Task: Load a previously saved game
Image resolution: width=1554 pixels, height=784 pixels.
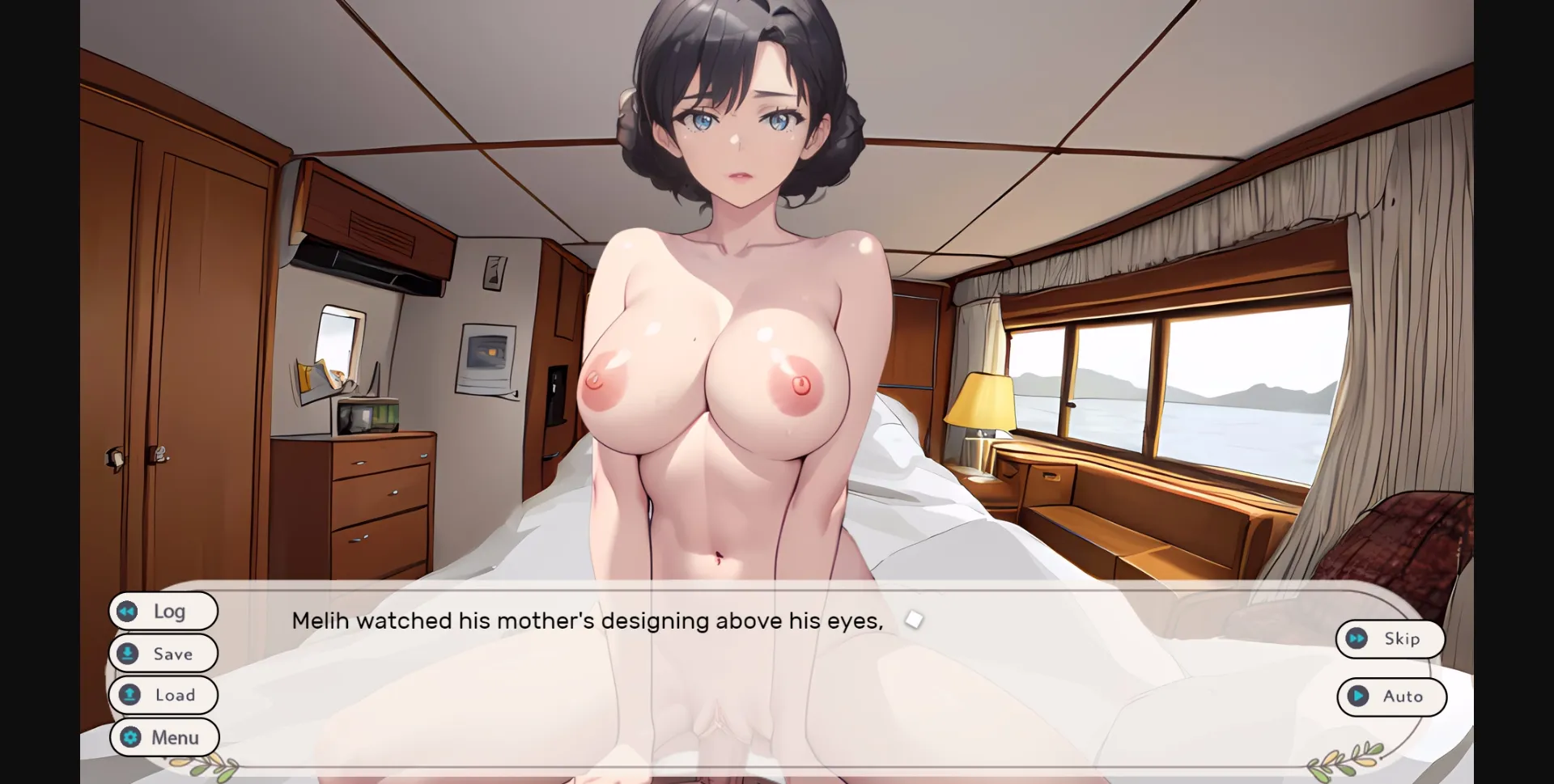Action: [x=163, y=695]
